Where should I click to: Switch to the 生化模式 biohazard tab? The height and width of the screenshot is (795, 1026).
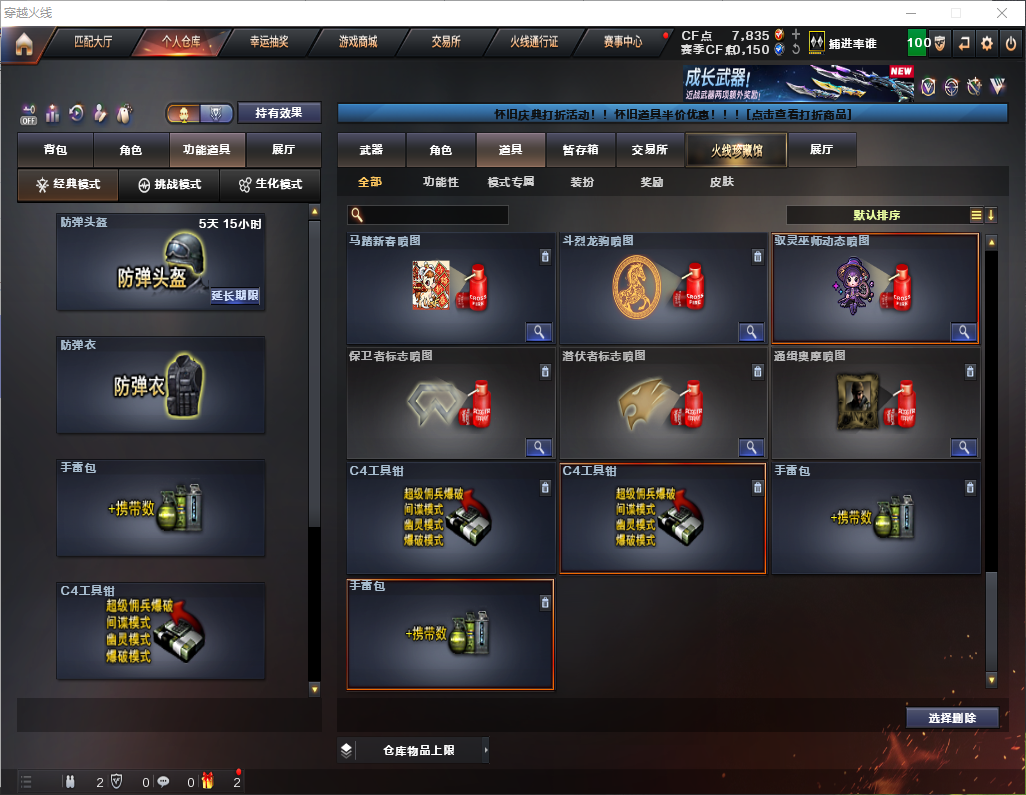263,185
